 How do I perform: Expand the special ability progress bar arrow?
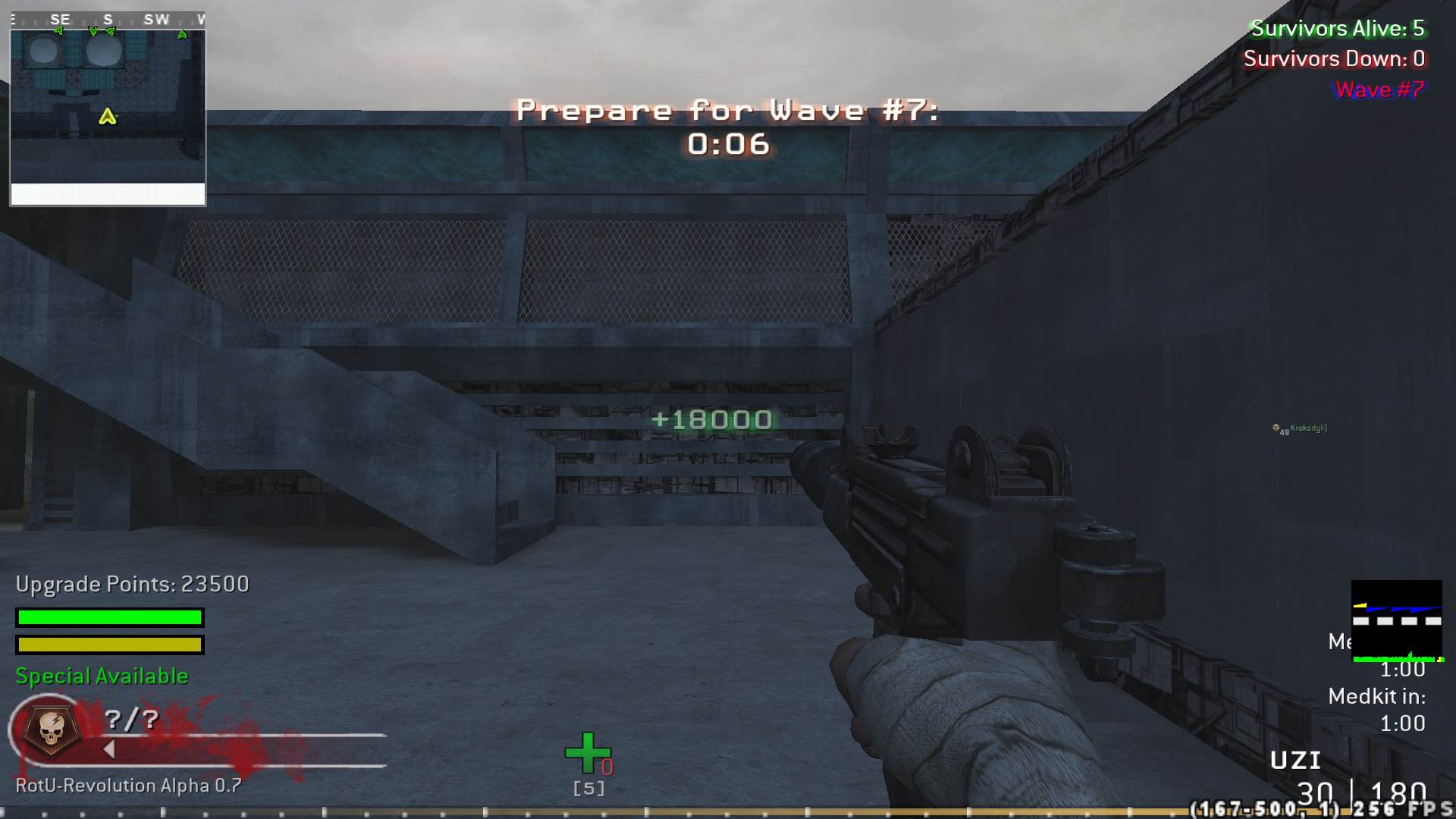110,749
